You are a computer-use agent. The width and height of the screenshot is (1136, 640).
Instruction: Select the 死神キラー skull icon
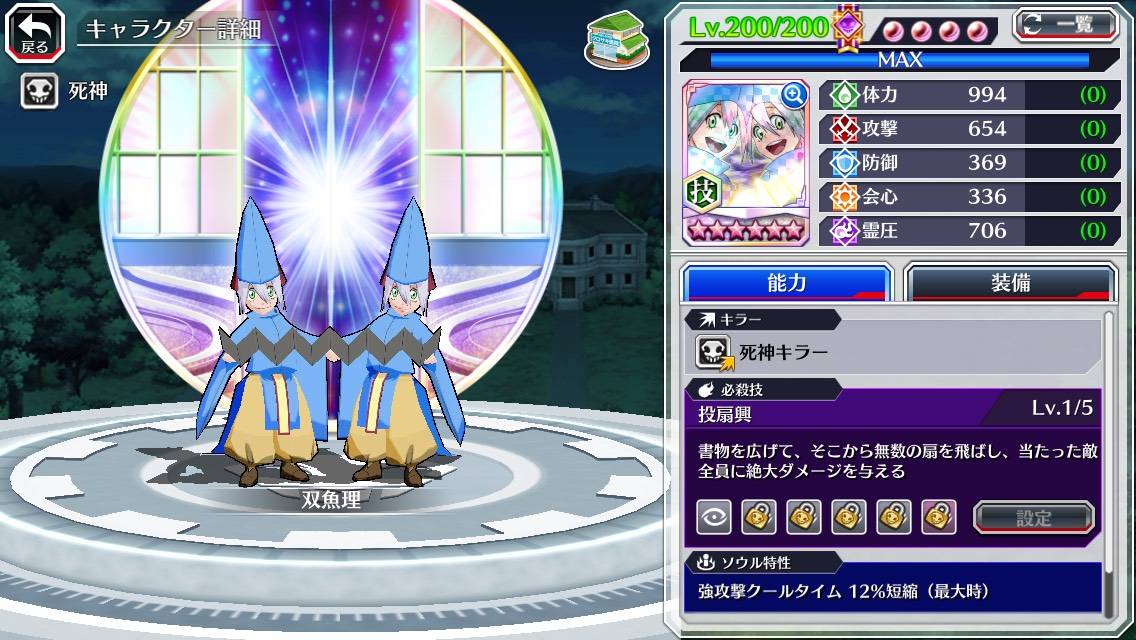pyautogui.click(x=715, y=351)
